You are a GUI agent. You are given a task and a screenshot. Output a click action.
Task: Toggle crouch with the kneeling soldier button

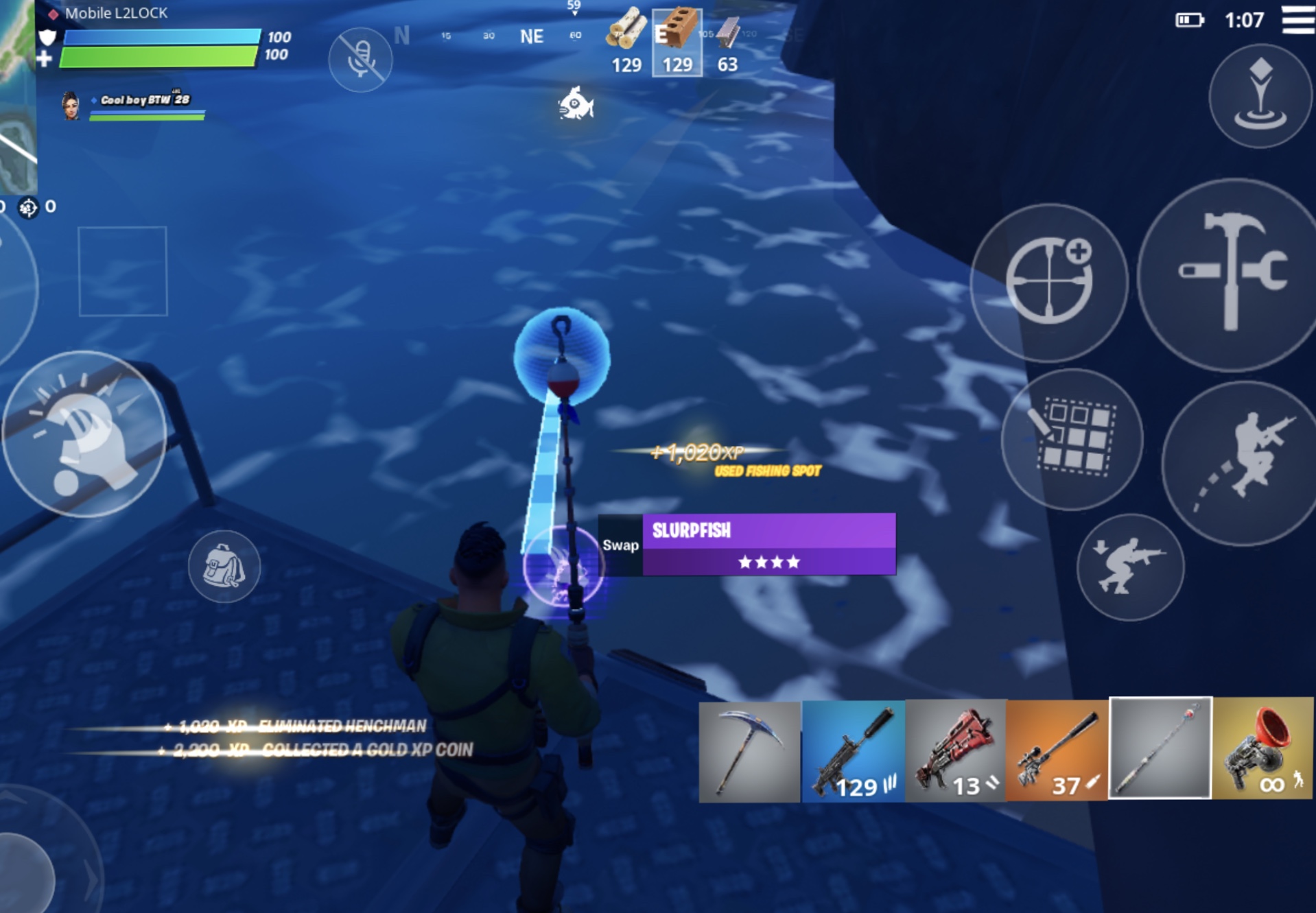pos(1130,567)
